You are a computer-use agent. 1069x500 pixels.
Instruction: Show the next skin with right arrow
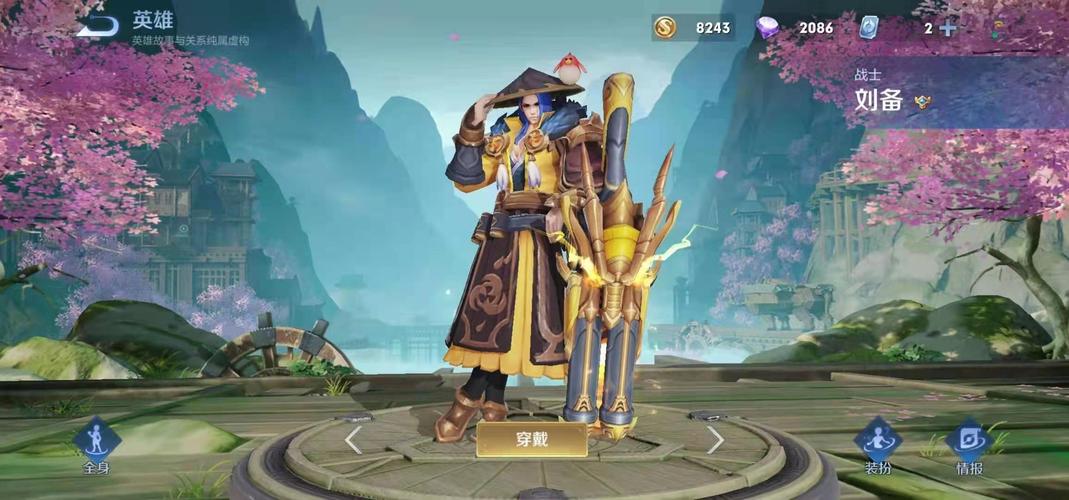(x=715, y=439)
